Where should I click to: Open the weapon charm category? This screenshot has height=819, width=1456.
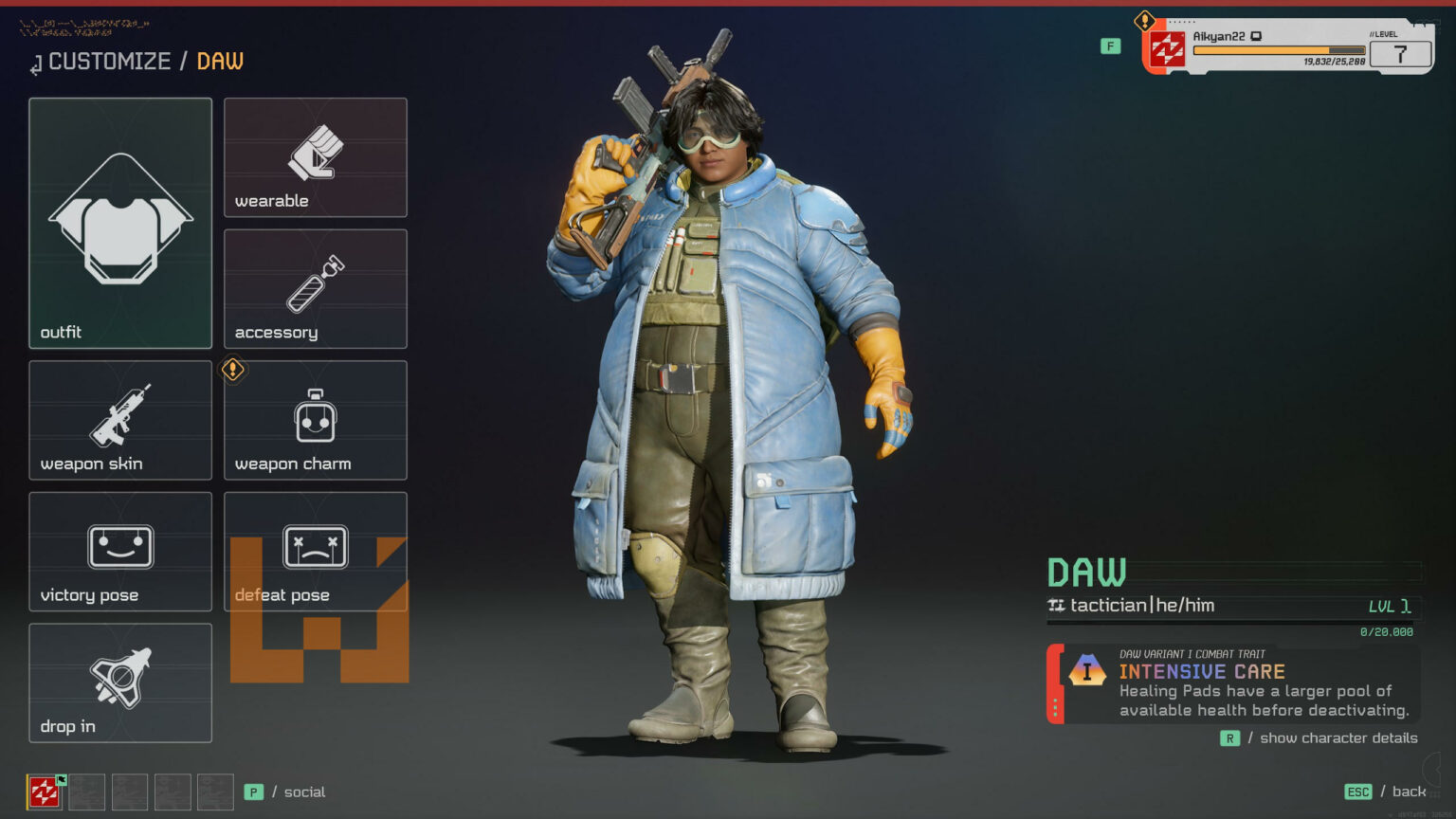coord(316,420)
